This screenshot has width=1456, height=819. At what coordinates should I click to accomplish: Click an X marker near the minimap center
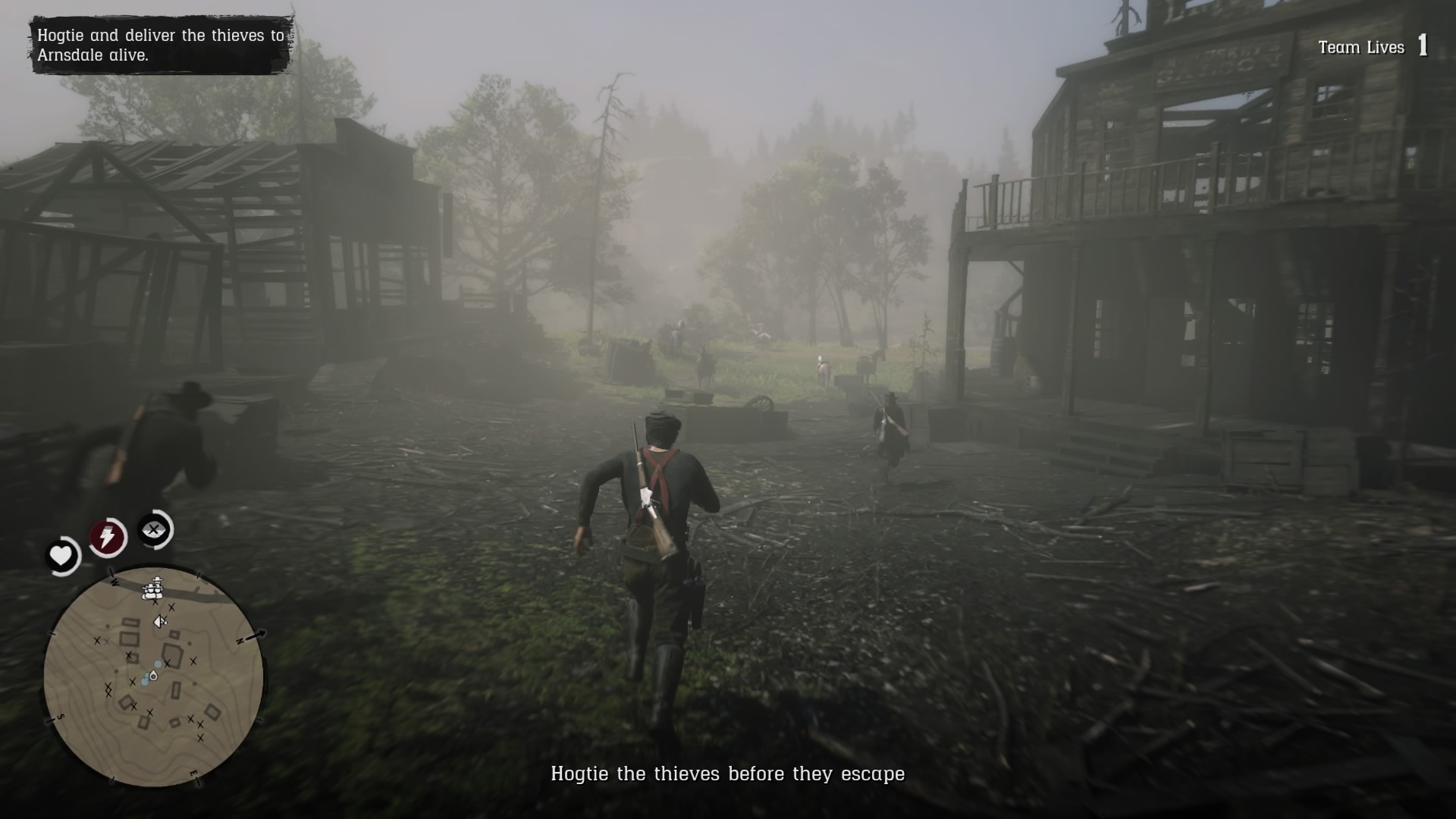click(168, 663)
